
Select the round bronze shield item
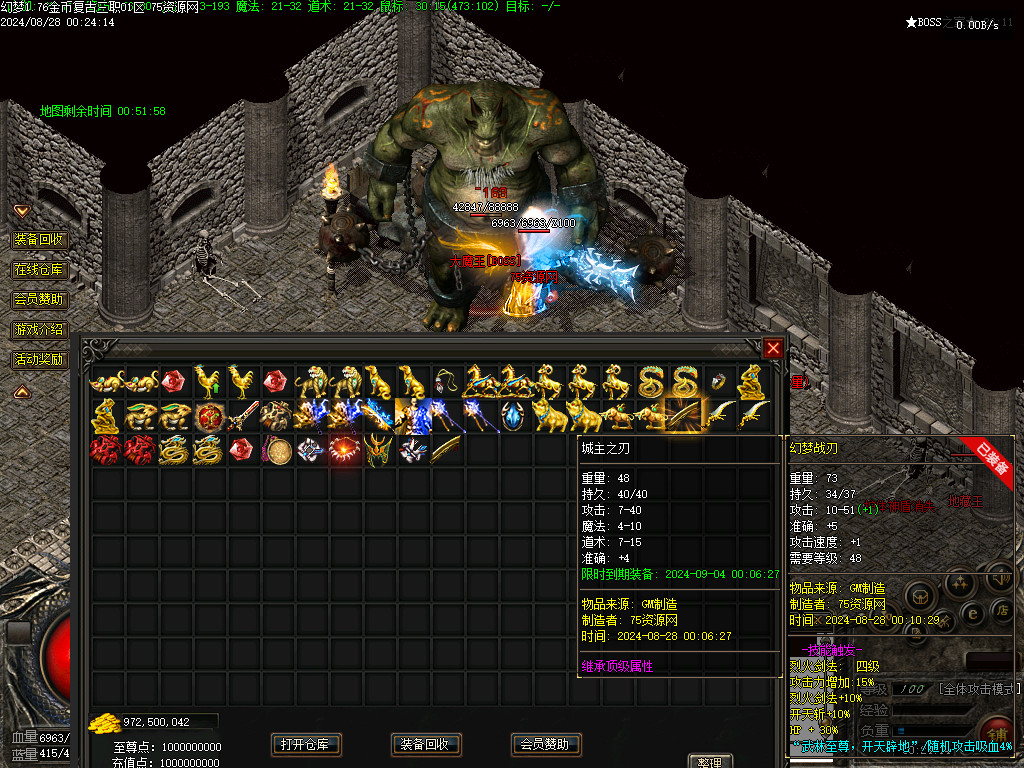(x=277, y=450)
